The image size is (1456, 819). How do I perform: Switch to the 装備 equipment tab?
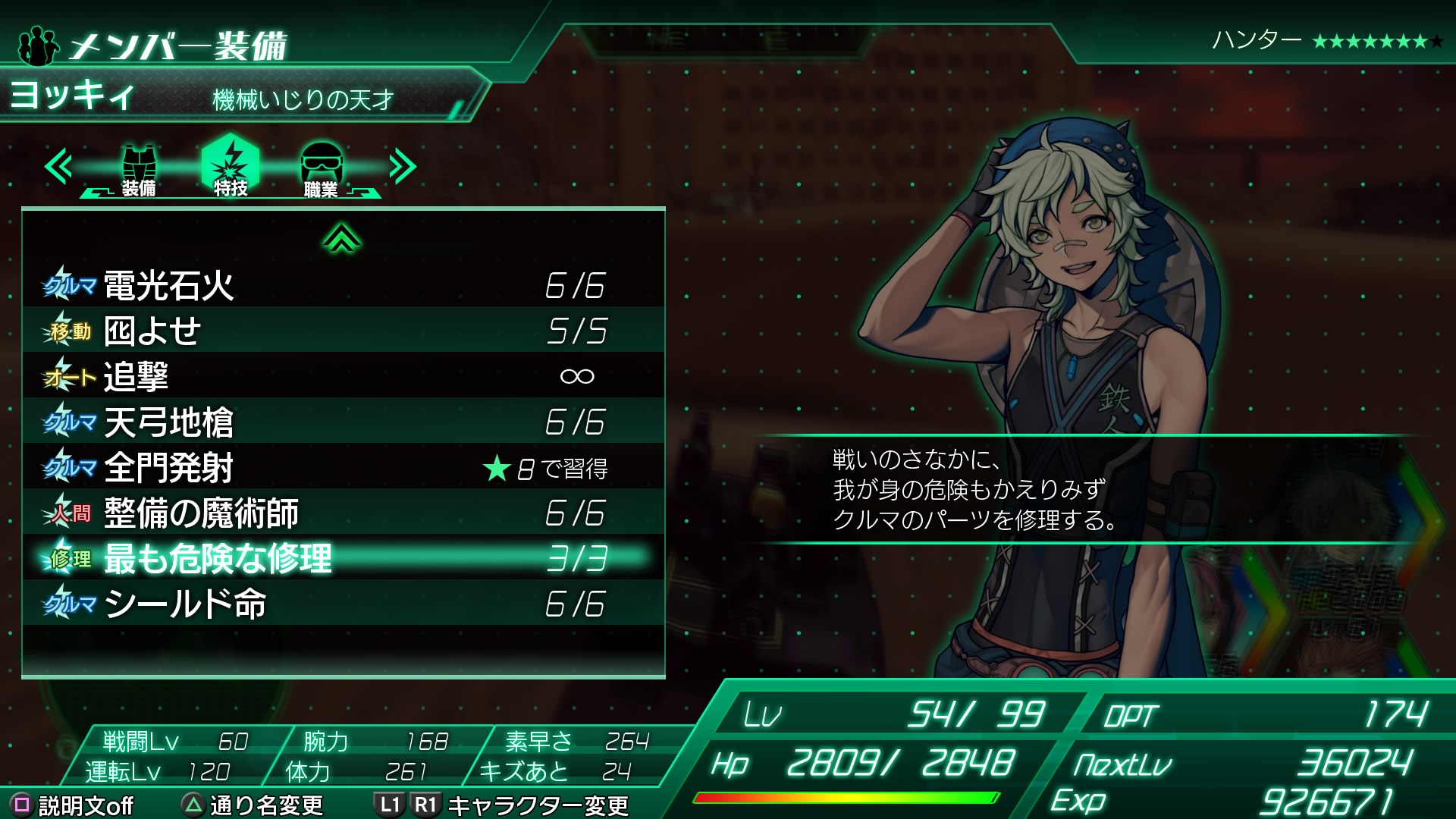(x=139, y=169)
